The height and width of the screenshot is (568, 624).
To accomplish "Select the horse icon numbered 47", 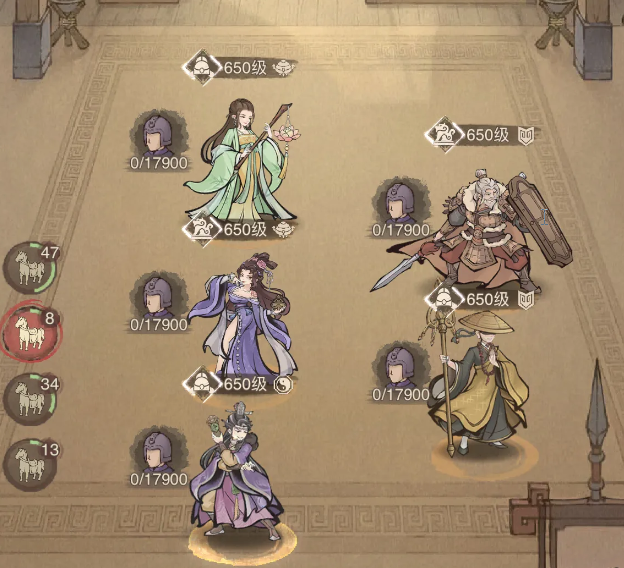I will (x=27, y=266).
